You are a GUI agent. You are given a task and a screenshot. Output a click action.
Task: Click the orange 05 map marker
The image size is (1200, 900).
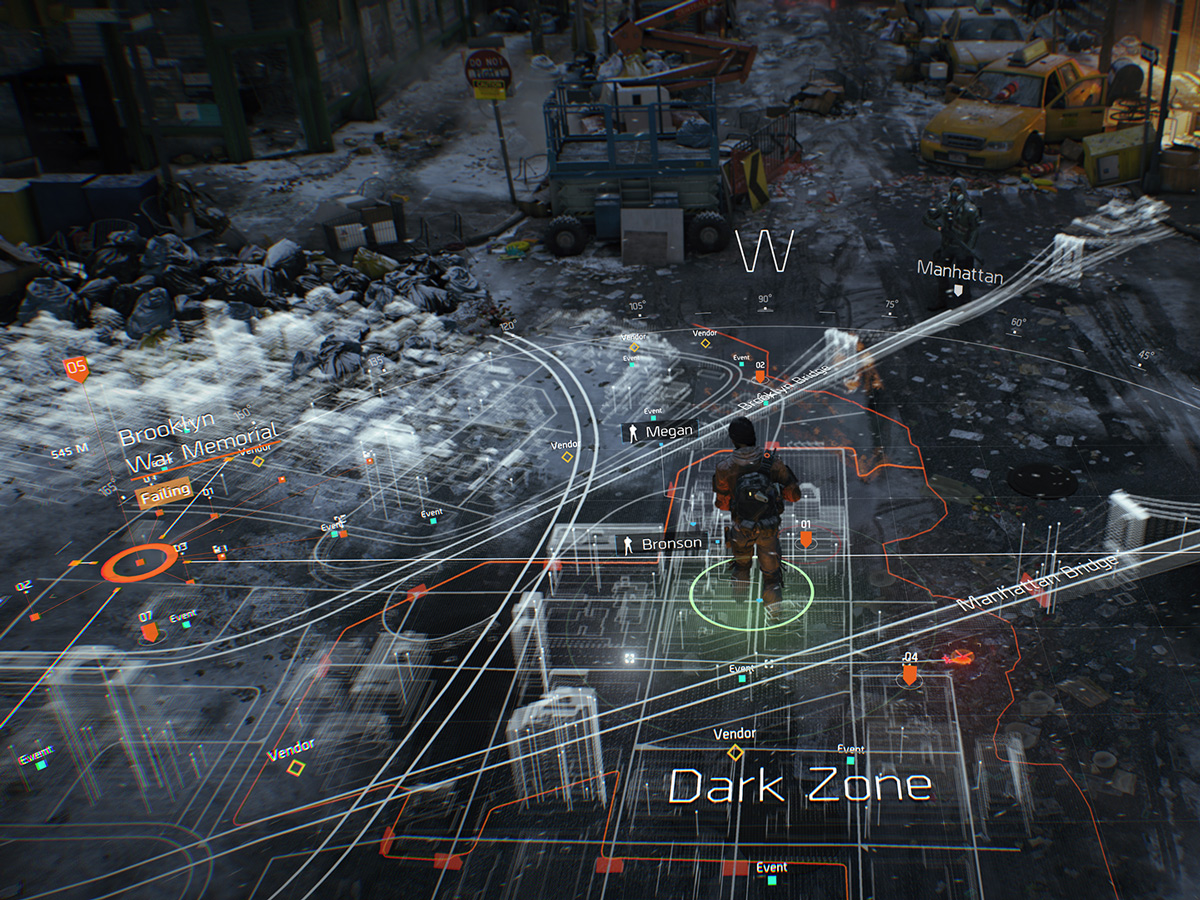76,368
